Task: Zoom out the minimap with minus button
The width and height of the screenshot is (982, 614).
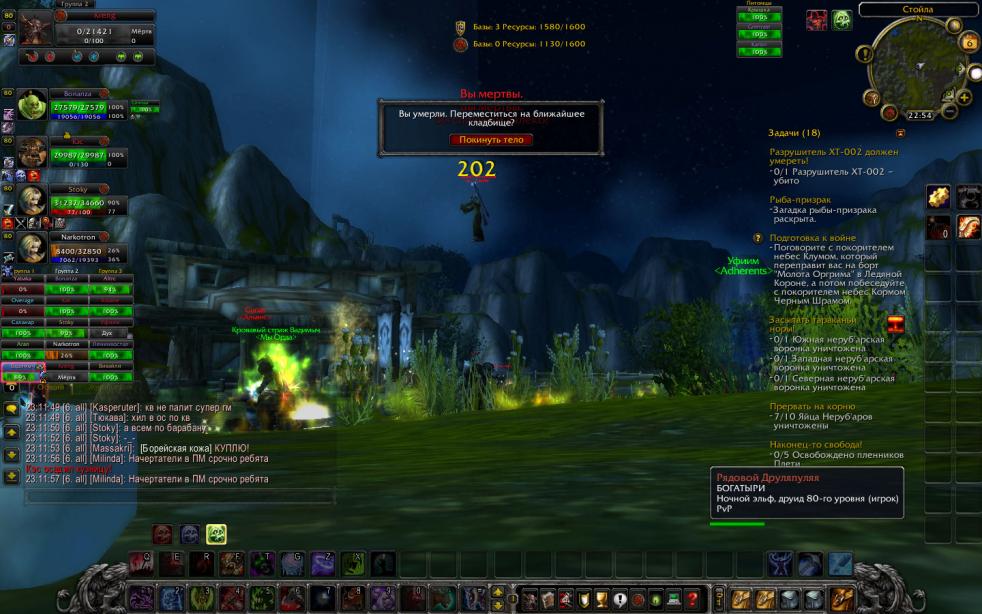Action: point(951,110)
